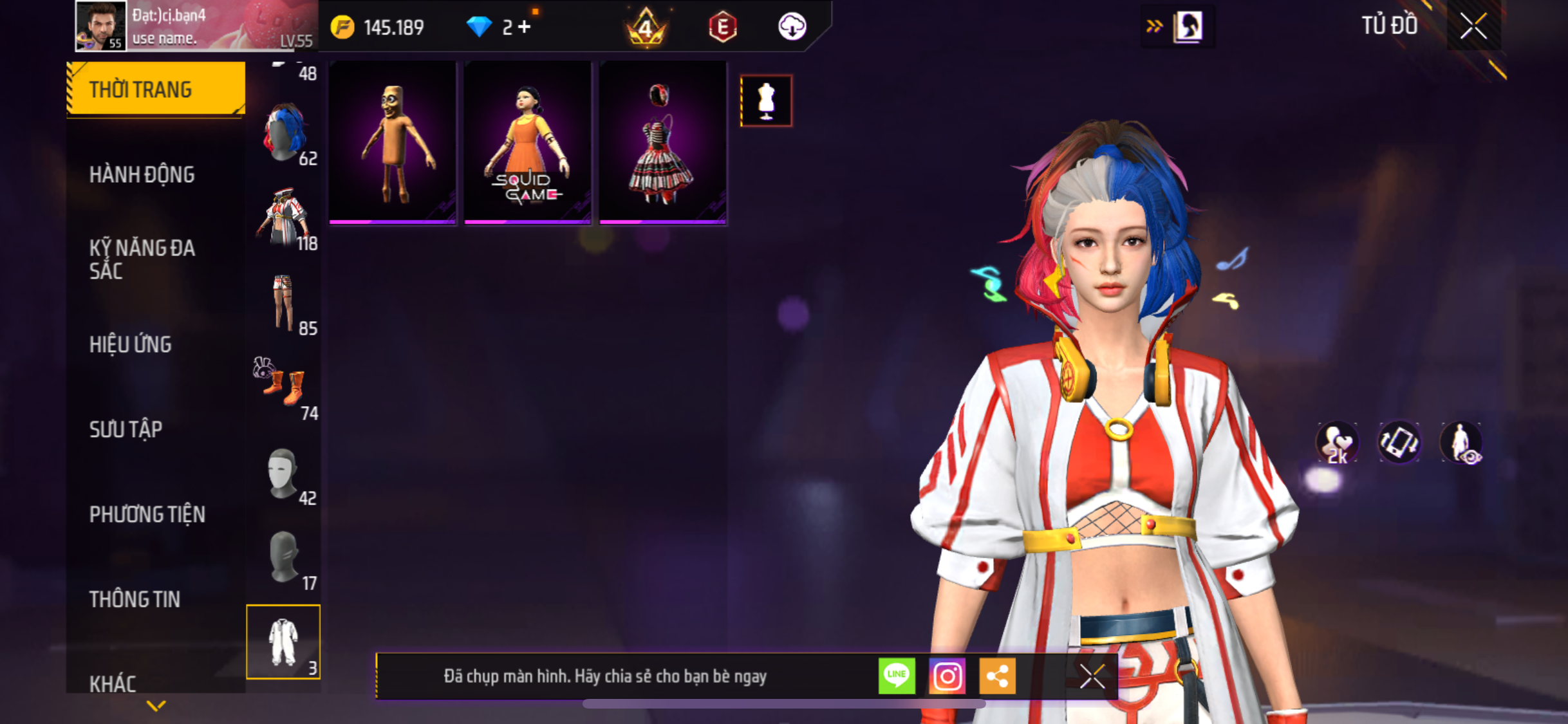The width and height of the screenshot is (1568, 724).
Task: Close the wardrobe screen
Action: click(x=1473, y=26)
